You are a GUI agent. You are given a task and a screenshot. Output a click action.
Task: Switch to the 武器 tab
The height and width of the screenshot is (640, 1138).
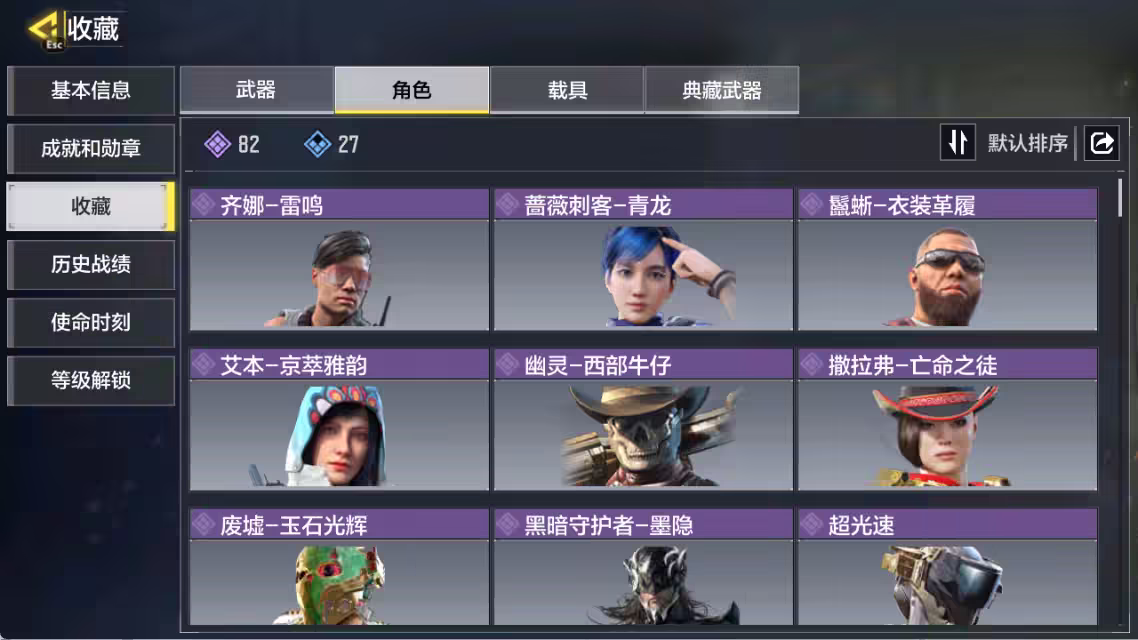click(x=256, y=91)
